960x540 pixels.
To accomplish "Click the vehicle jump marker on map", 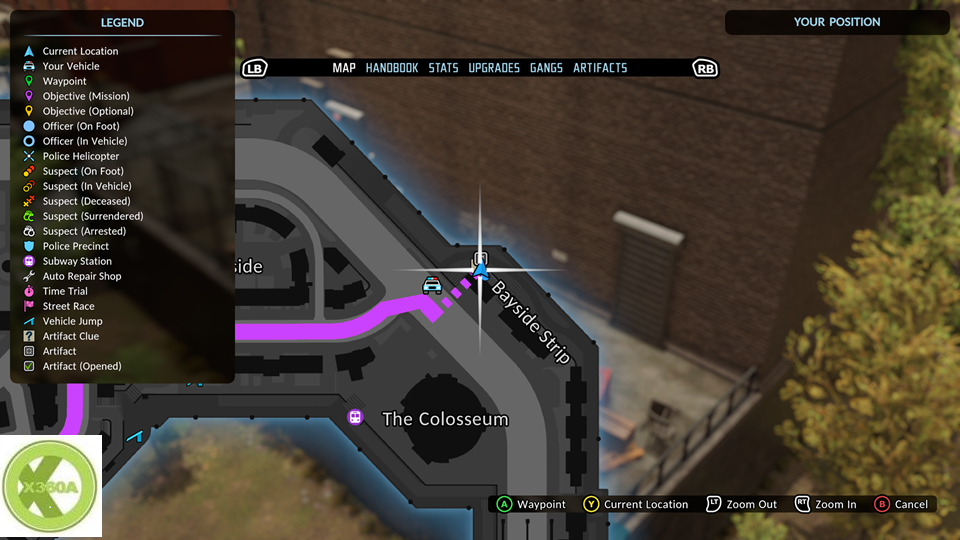I will (x=135, y=435).
